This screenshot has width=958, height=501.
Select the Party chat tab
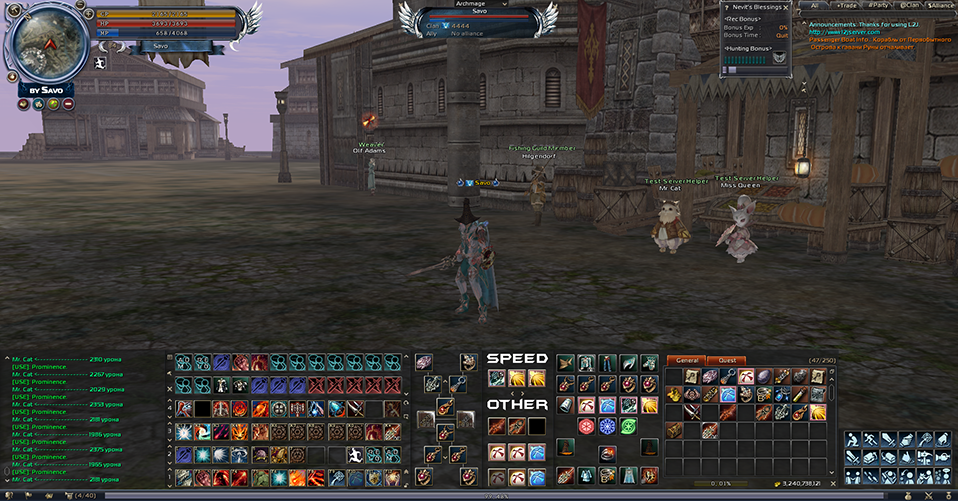(877, 5)
